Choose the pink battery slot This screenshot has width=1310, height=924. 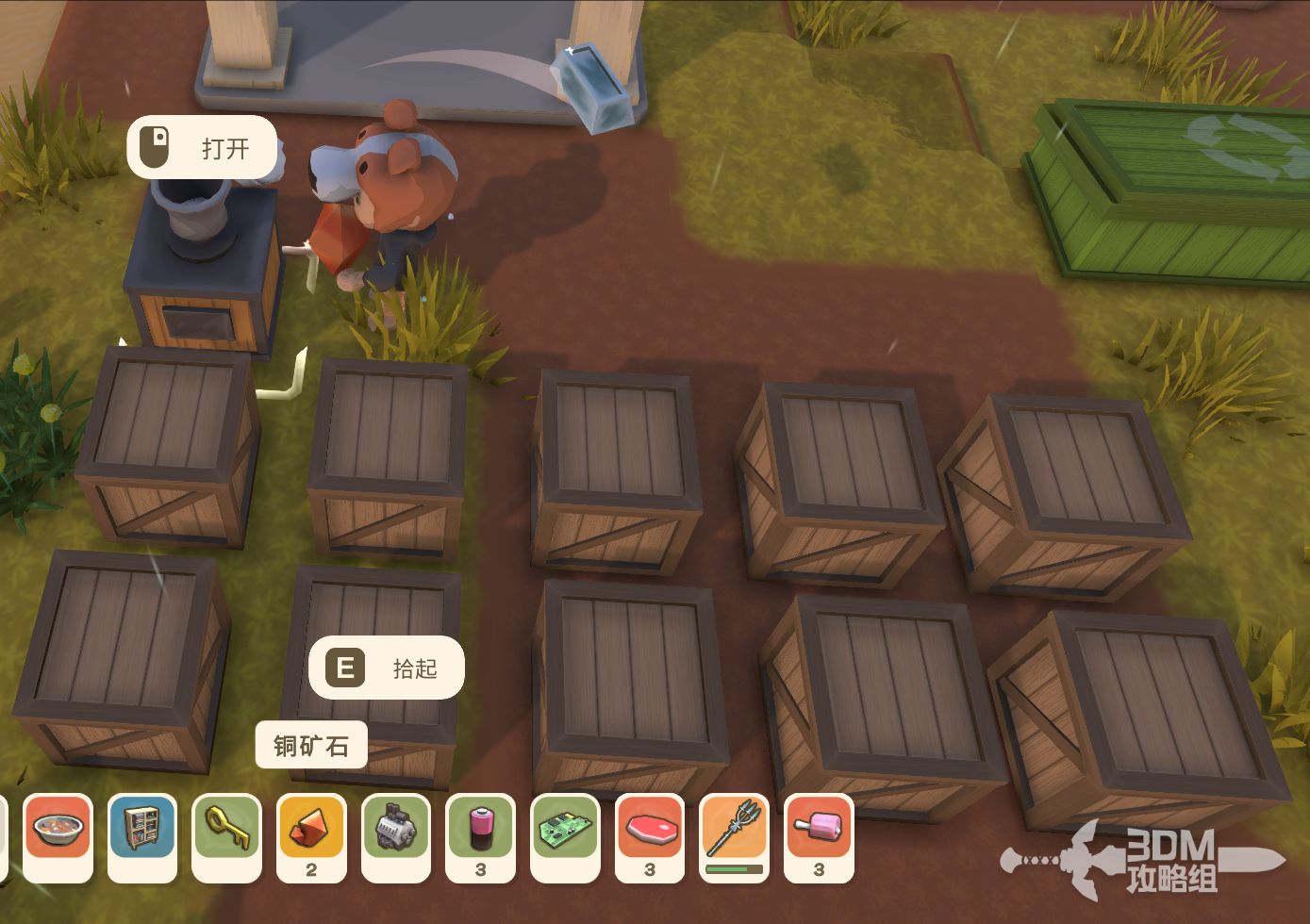pos(481,836)
